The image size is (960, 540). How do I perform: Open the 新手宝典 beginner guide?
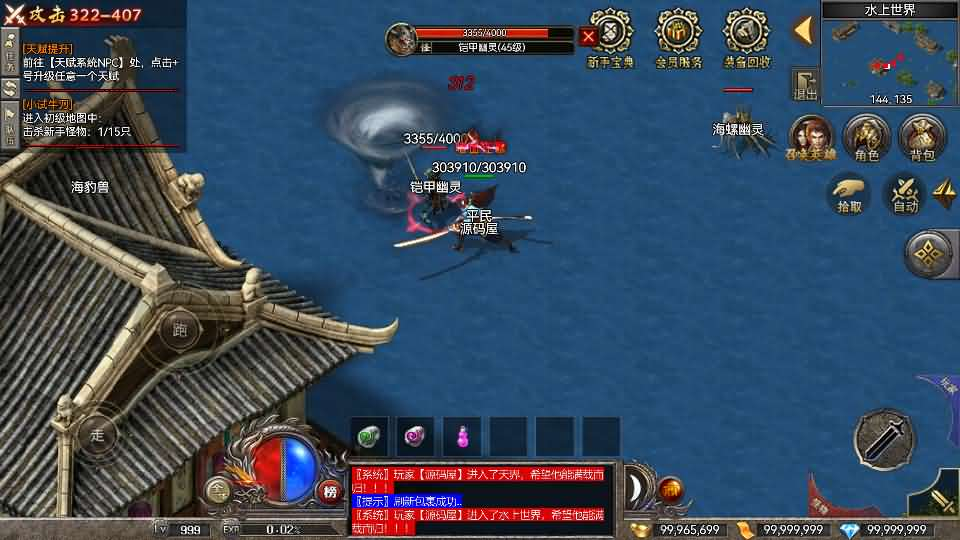[609, 36]
